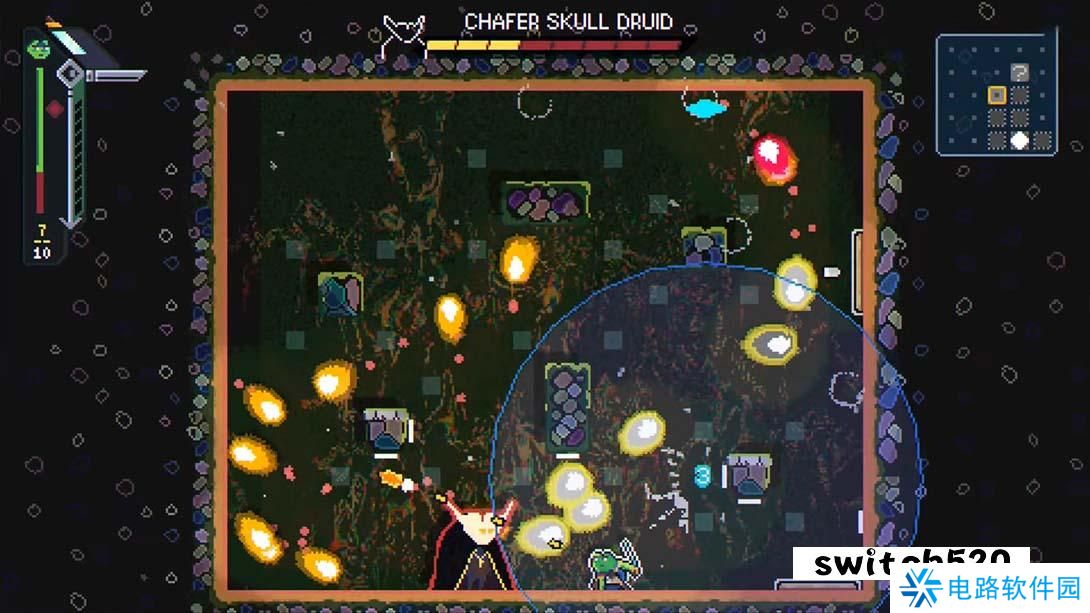1090x613 pixels.
Task: Click the white current-room marker on minimap
Action: [1019, 140]
